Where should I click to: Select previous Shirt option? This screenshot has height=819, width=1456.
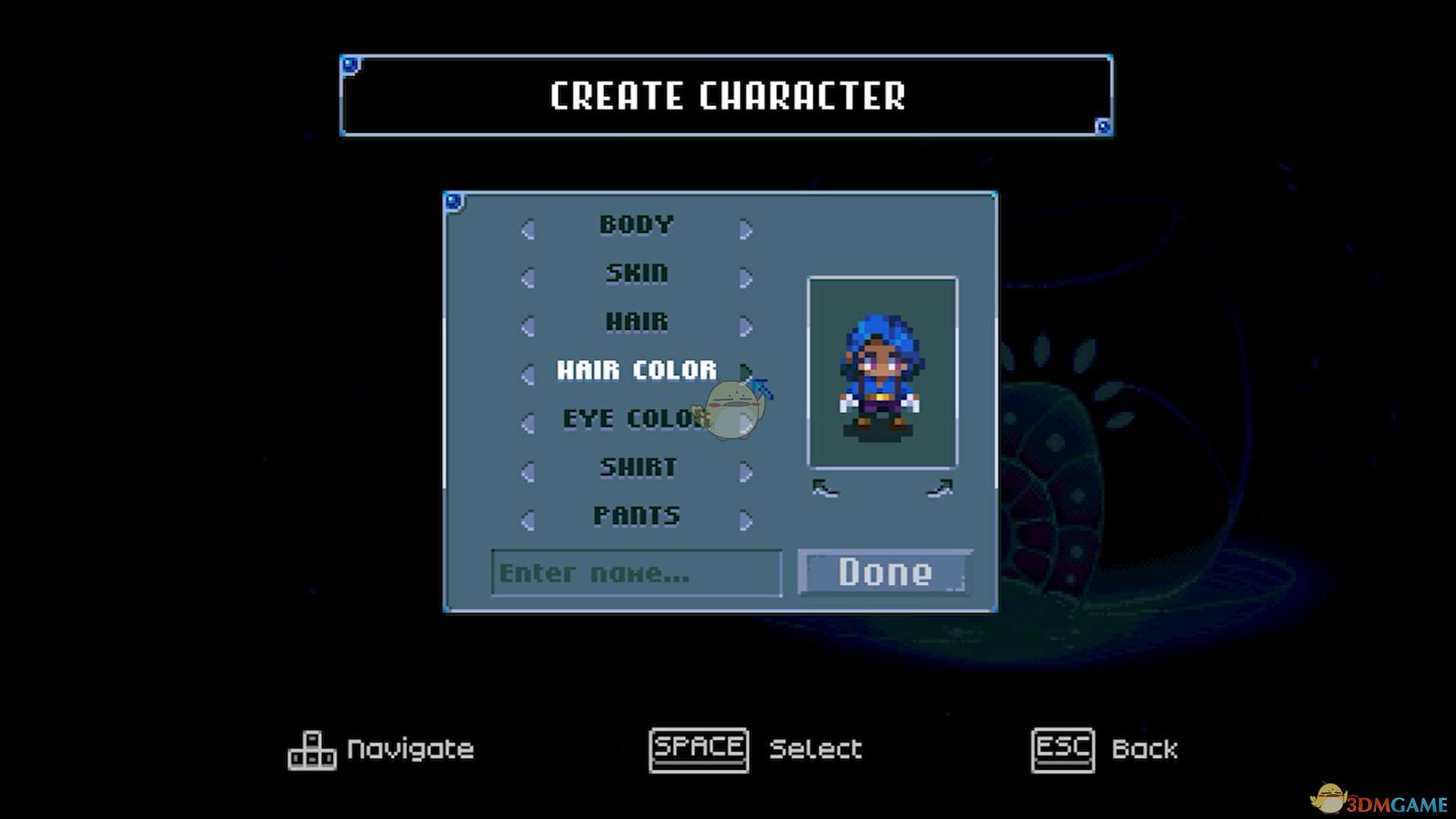tap(528, 472)
